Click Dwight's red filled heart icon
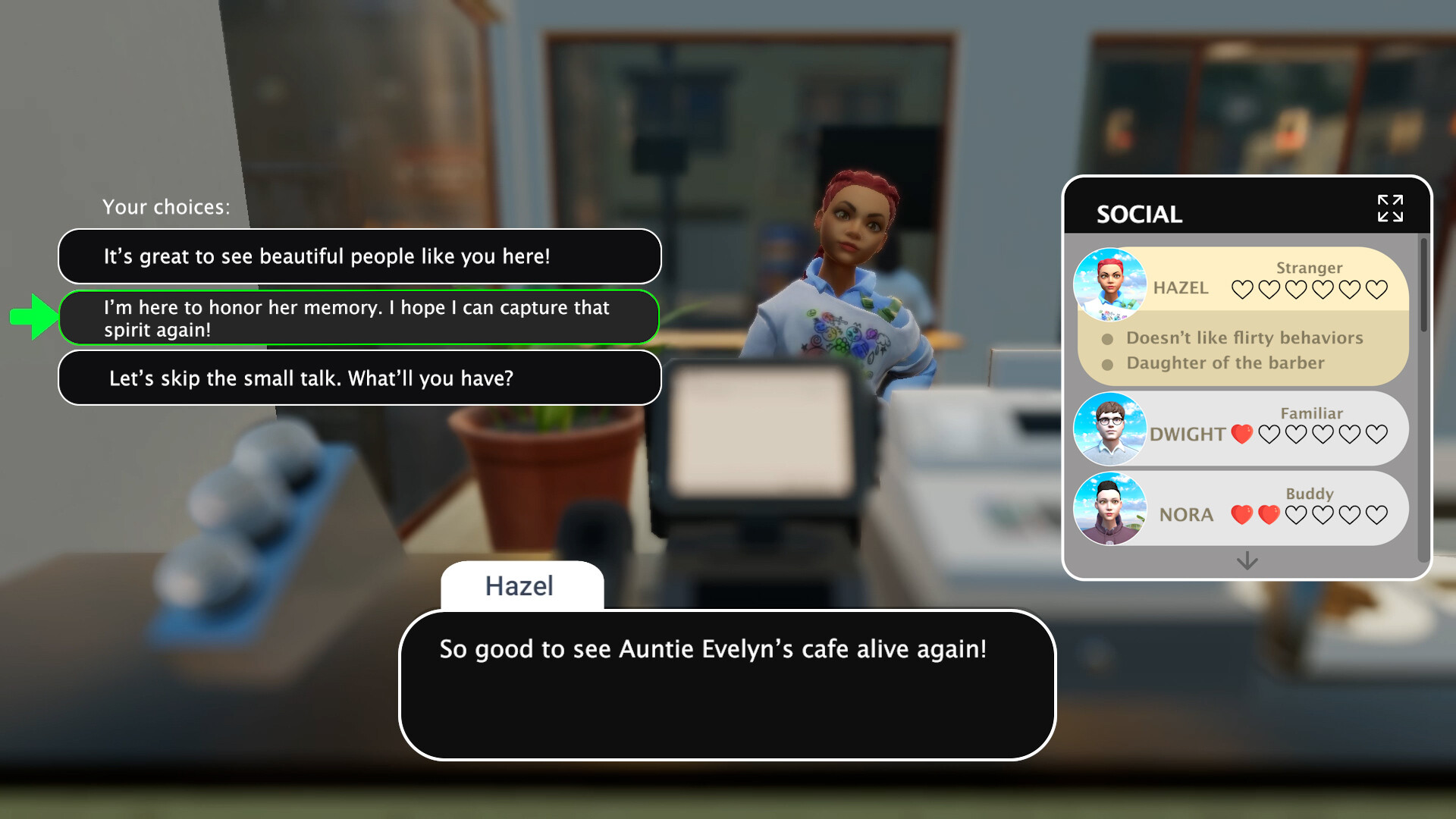Viewport: 1456px width, 819px height. [x=1242, y=433]
